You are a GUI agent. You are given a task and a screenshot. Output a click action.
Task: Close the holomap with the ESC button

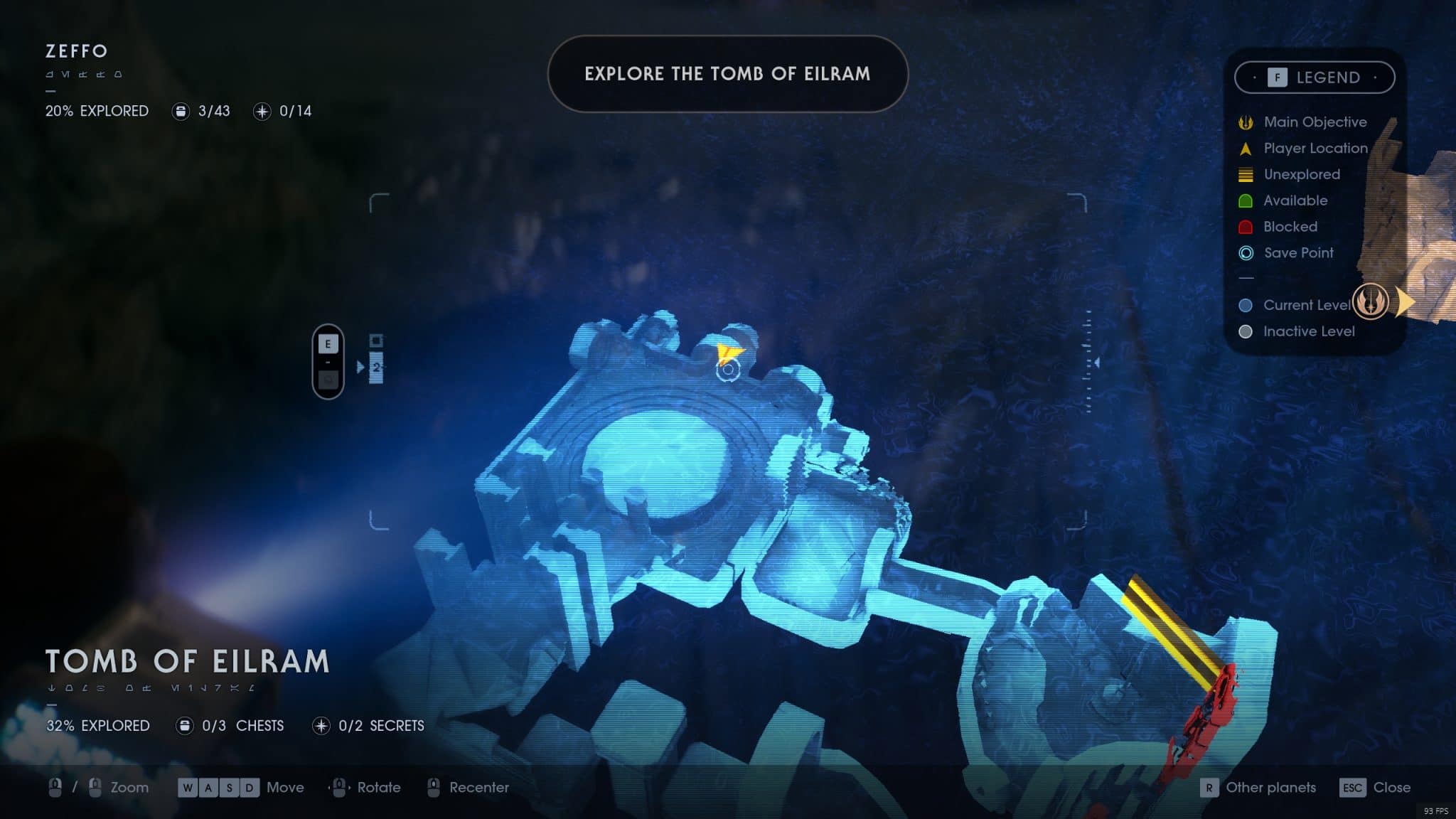[x=1353, y=788]
